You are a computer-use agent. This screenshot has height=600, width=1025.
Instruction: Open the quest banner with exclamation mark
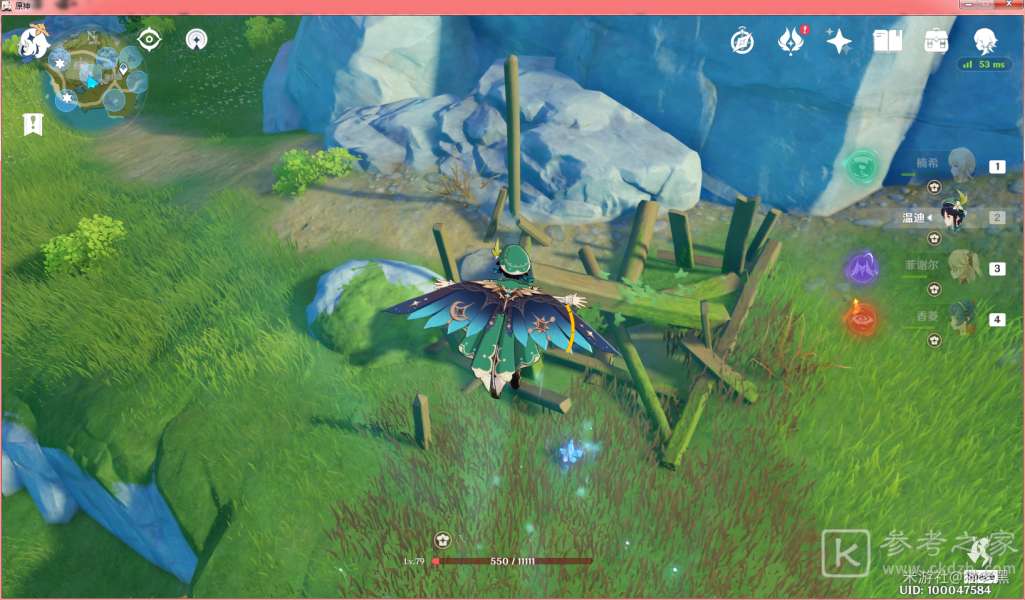(33, 124)
